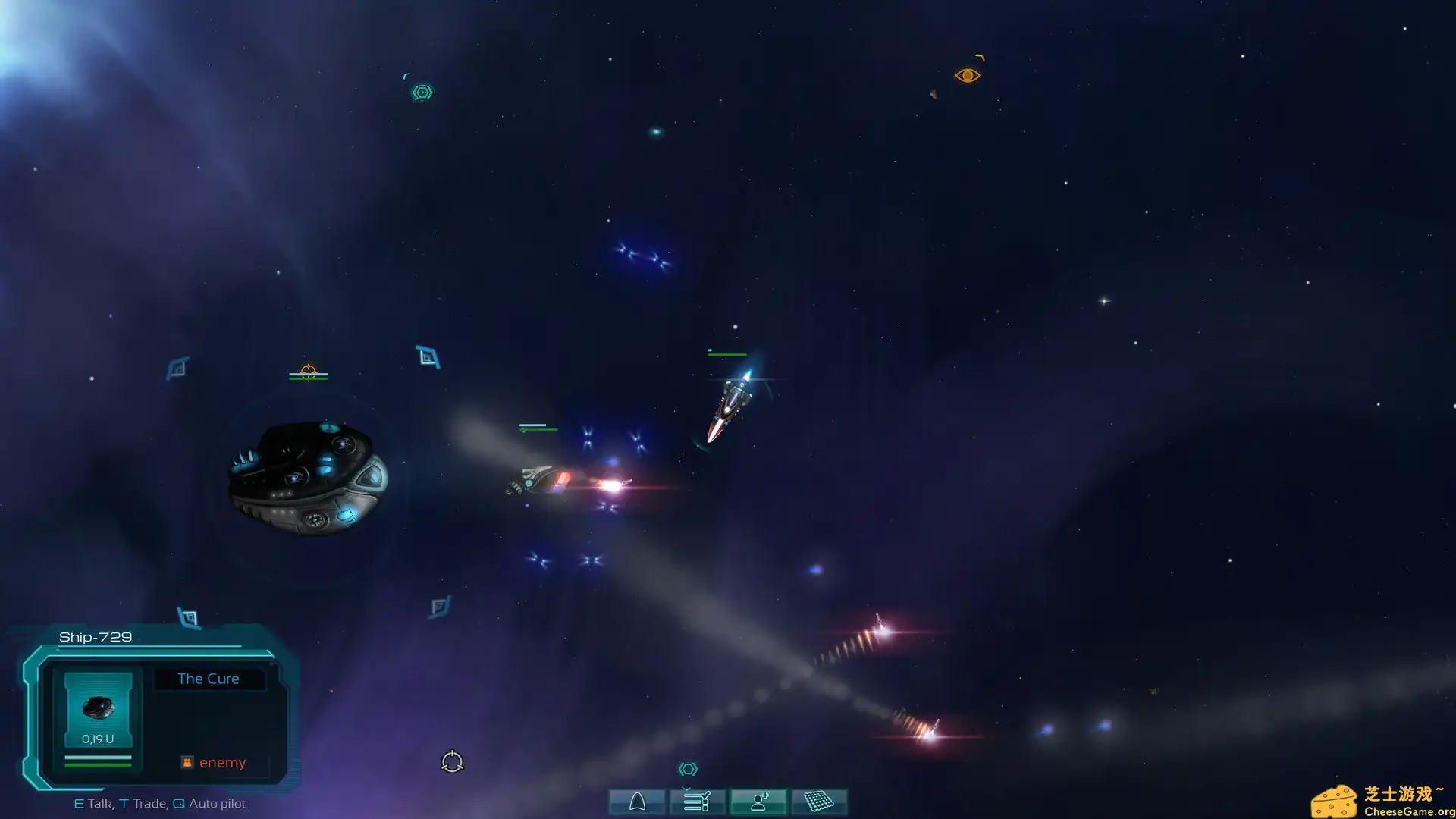The image size is (1456, 819).
Task: Click The Cure faction label
Action: 209,679
